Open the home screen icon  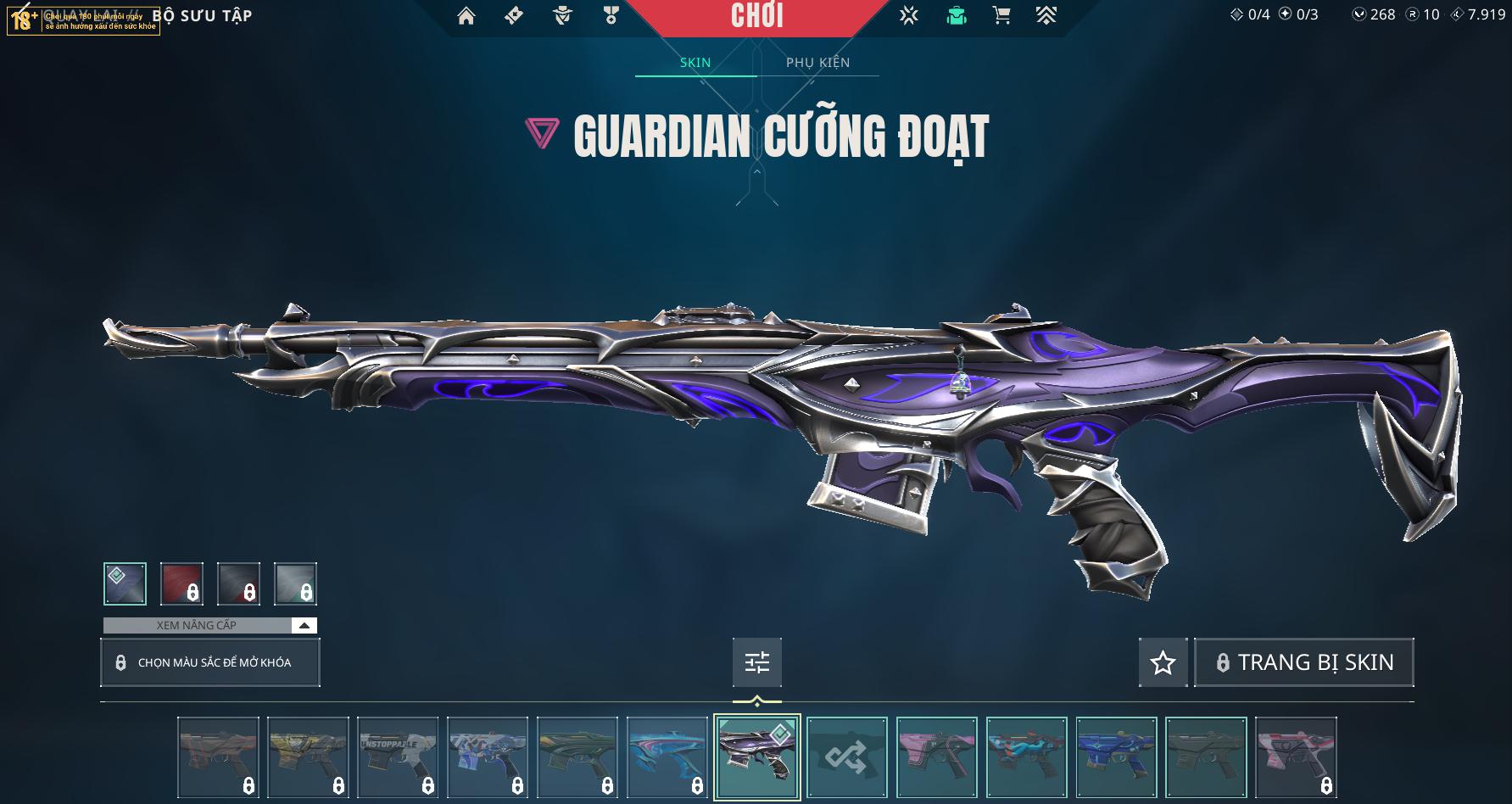466,16
